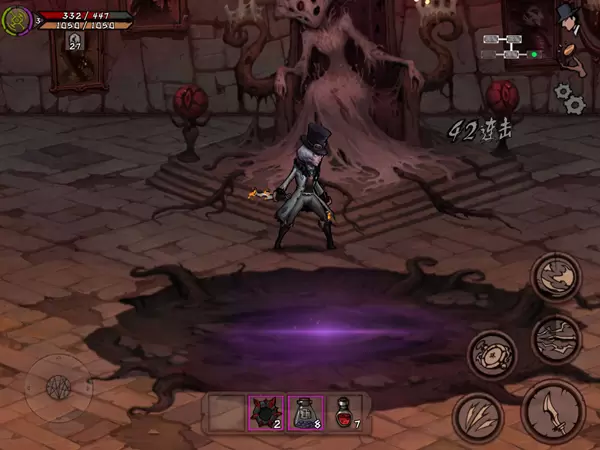Trigger the cracked ground skill
The image size is (600, 450).
pyautogui.click(x=556, y=338)
